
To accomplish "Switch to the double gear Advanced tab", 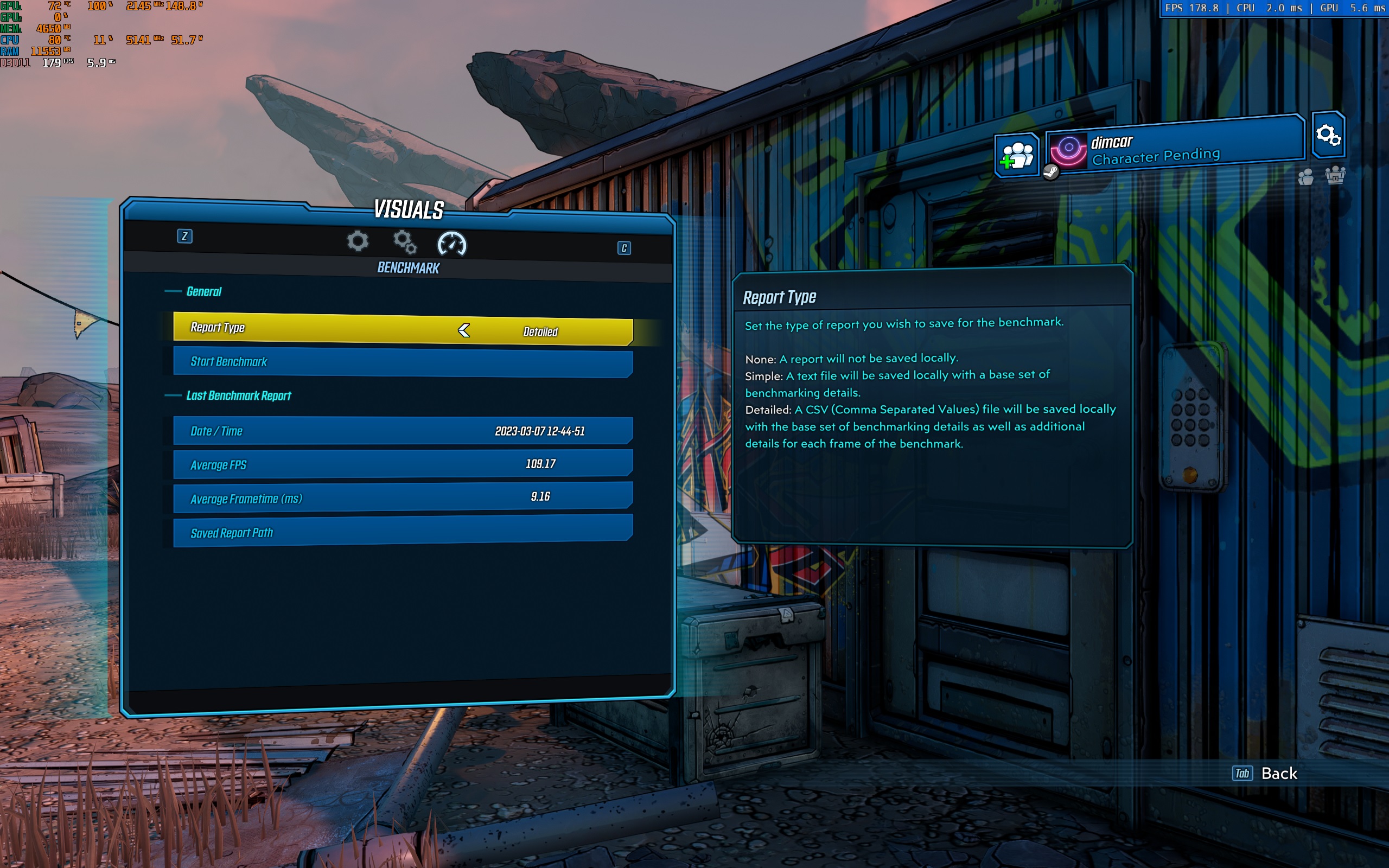I will click(405, 242).
